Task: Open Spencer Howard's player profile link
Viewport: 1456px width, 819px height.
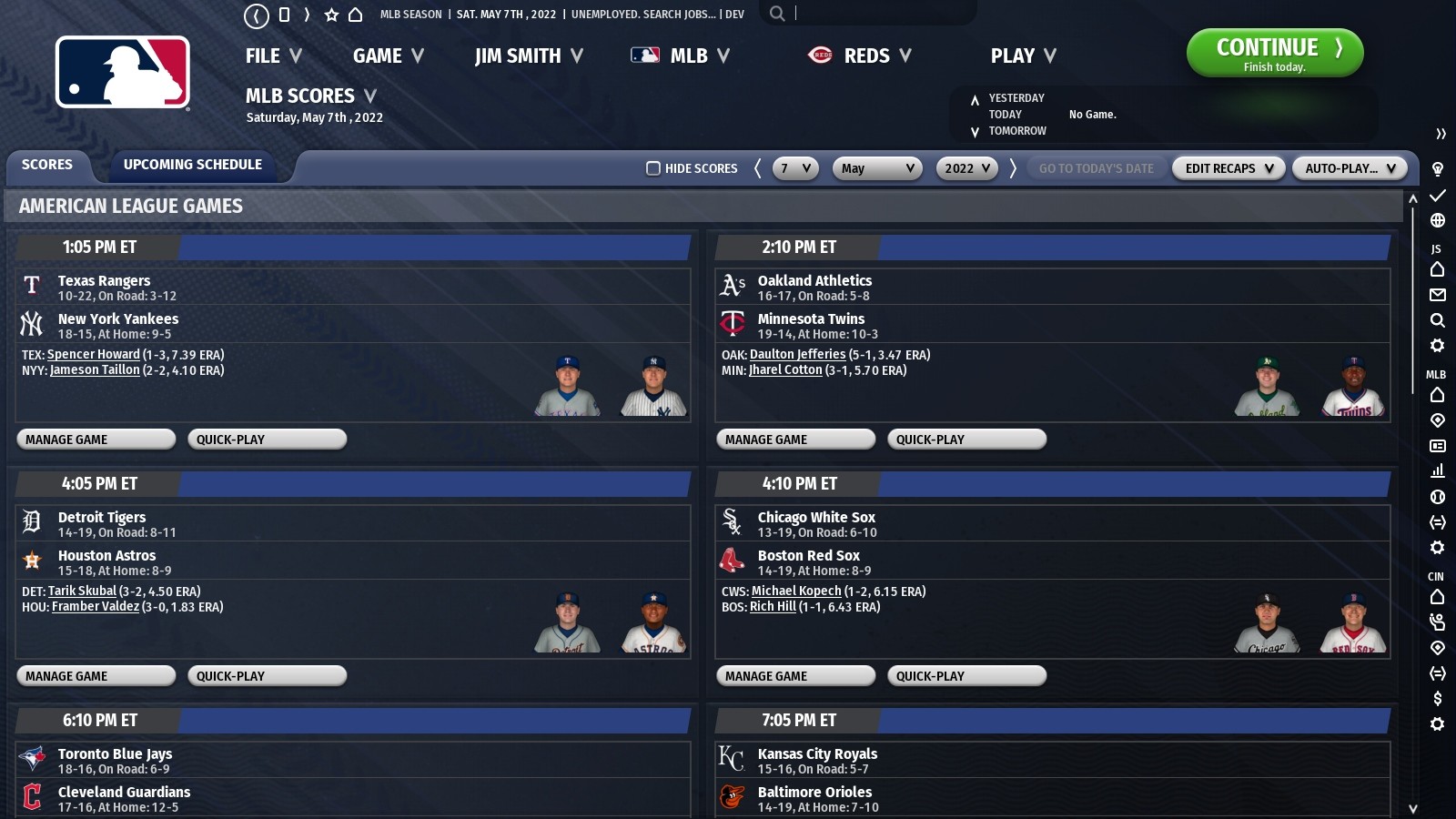Action: click(93, 354)
